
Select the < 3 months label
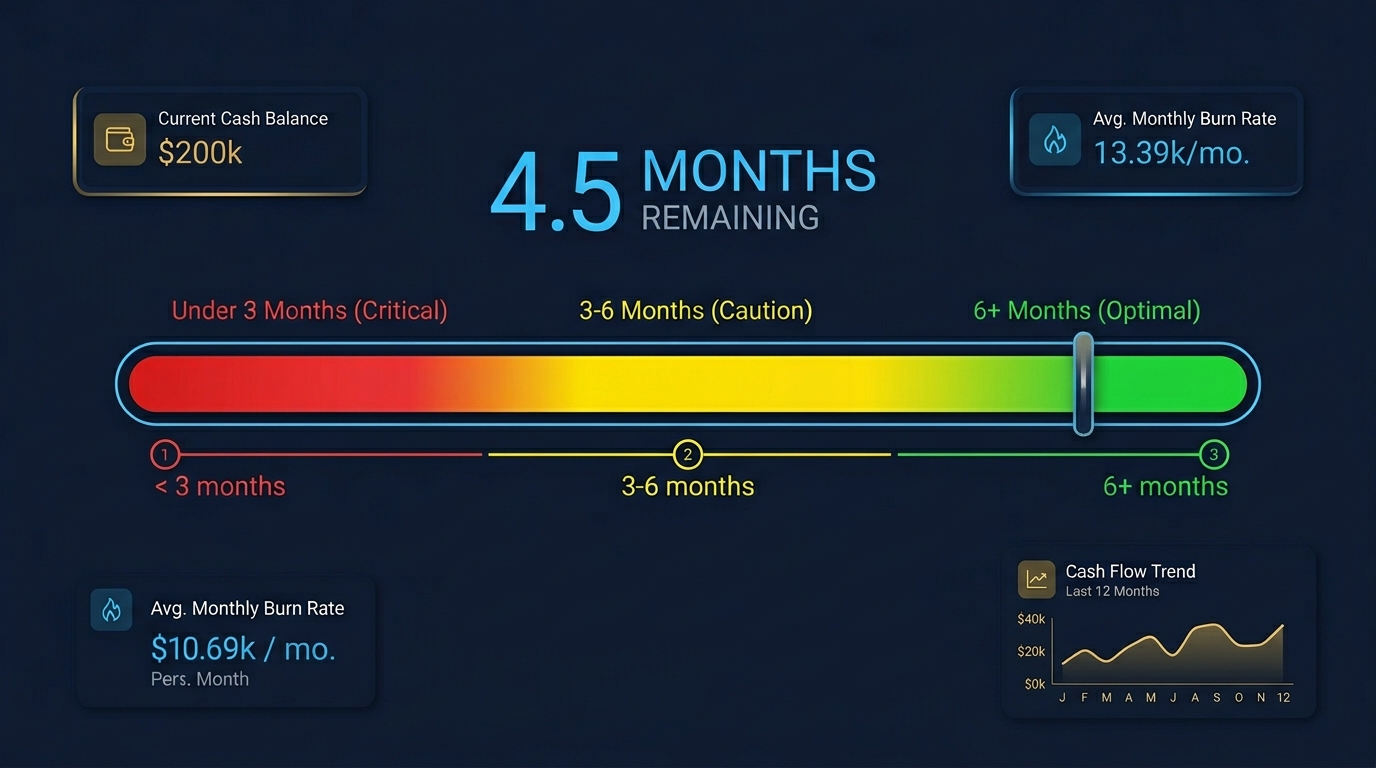tap(219, 487)
